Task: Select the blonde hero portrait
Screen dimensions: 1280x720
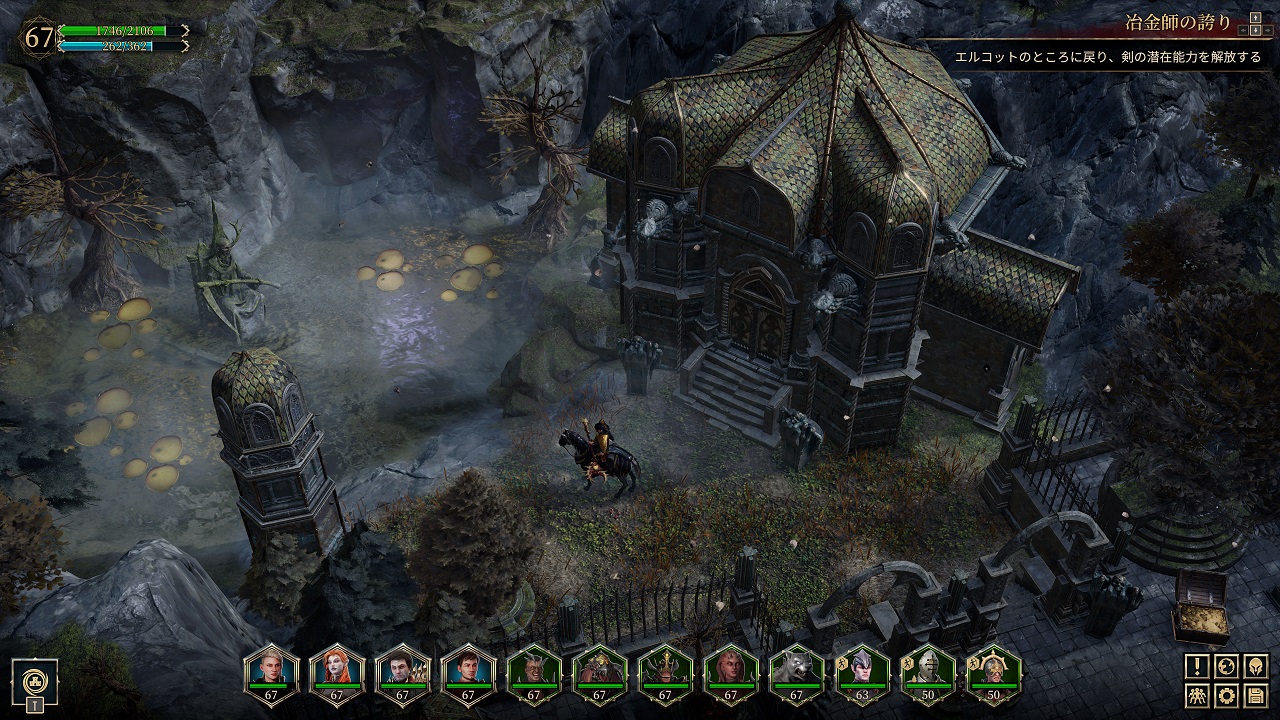Action: pos(271,668)
